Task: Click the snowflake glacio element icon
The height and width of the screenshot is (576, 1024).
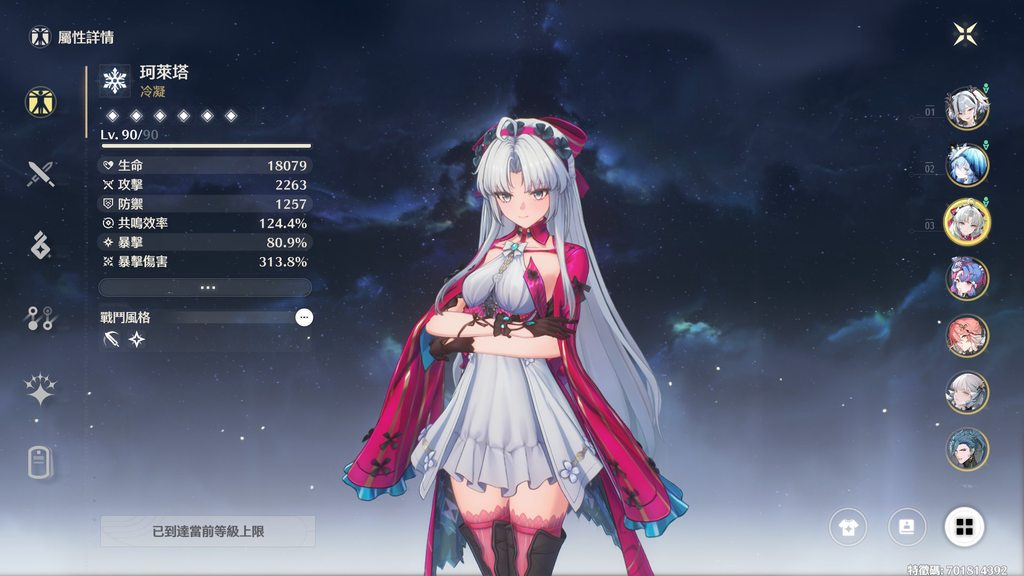Action: [115, 80]
